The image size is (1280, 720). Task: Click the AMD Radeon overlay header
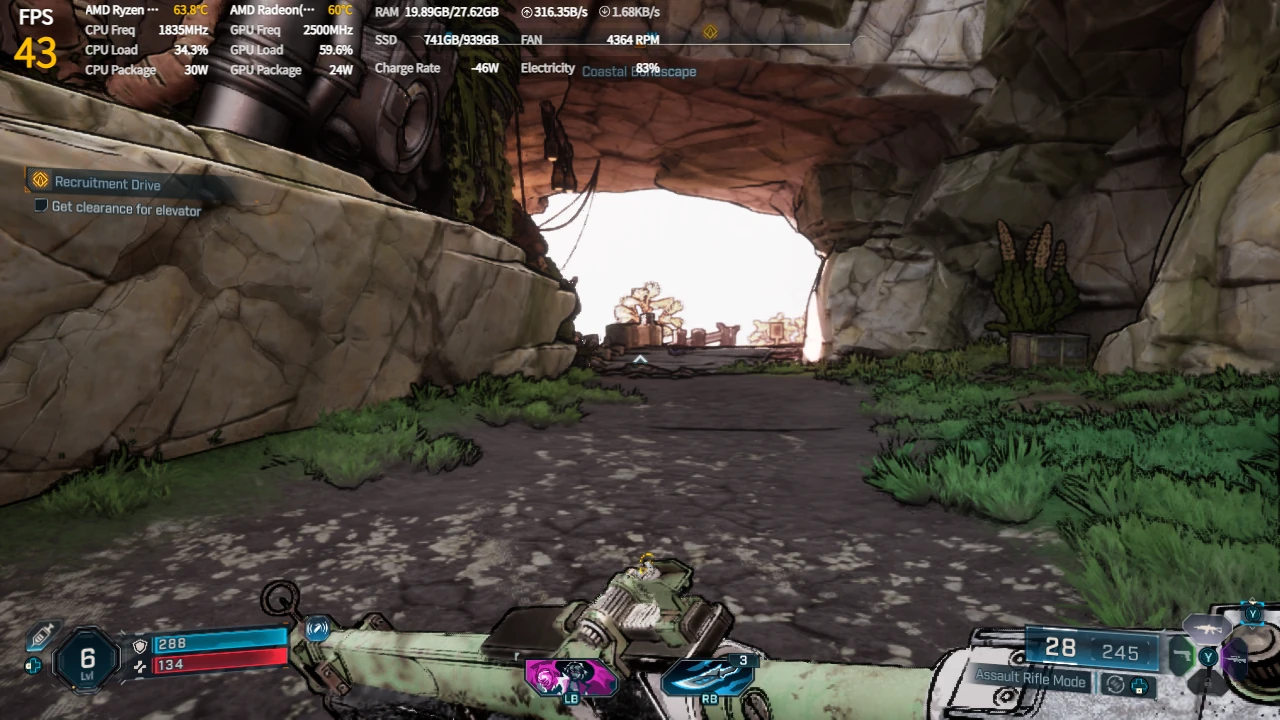[263, 11]
